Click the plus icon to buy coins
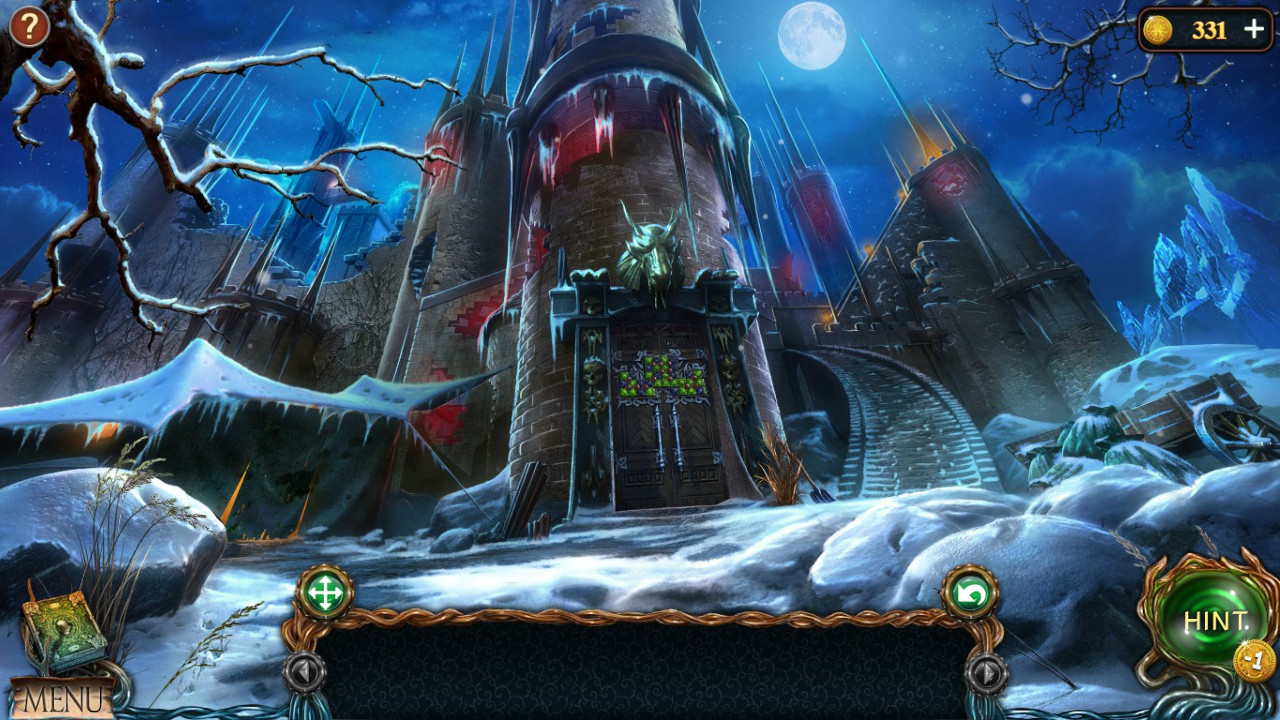This screenshot has width=1280, height=720. click(x=1253, y=30)
